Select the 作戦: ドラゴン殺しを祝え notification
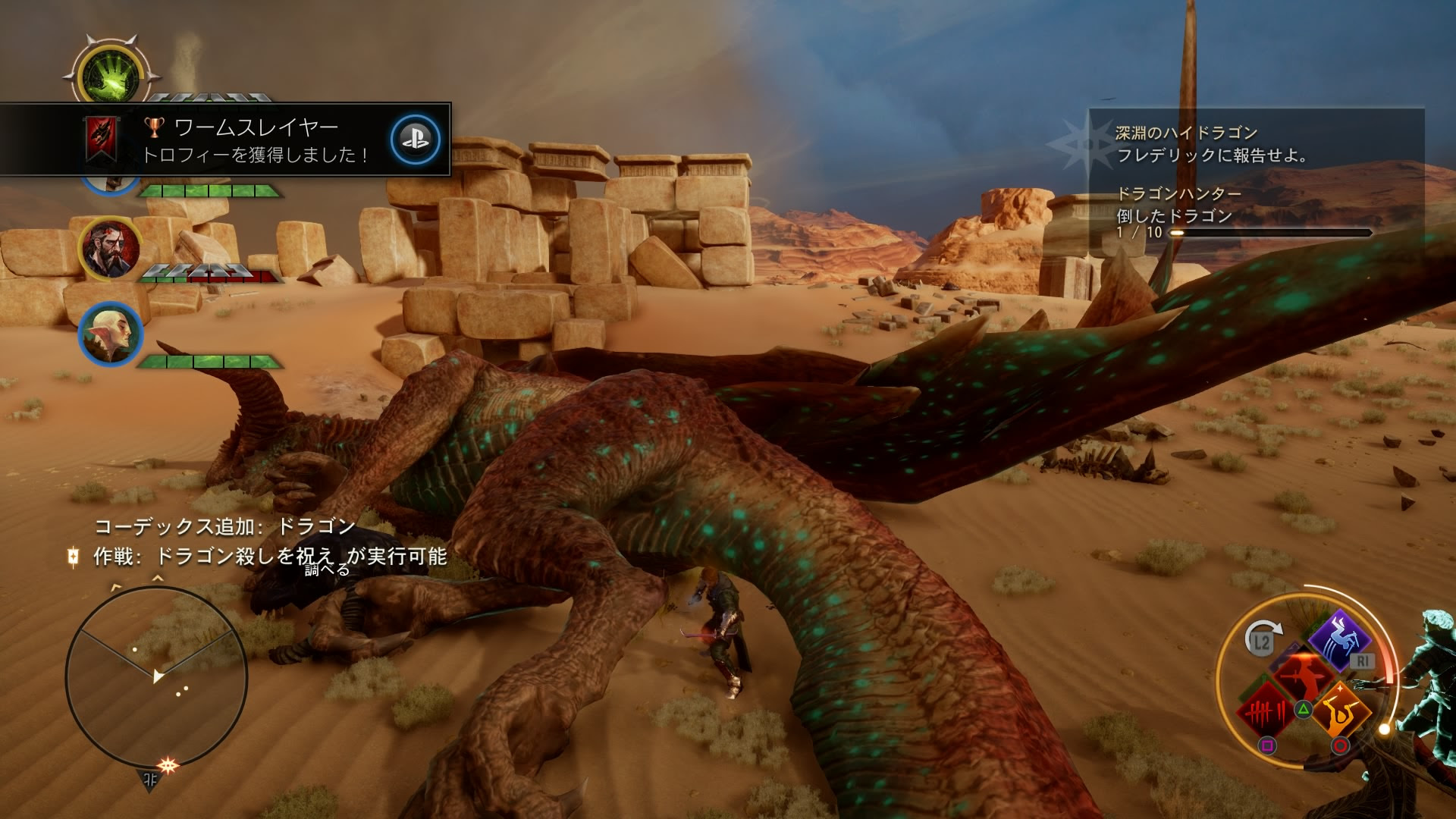Viewport: 1456px width, 819px height. [x=269, y=557]
